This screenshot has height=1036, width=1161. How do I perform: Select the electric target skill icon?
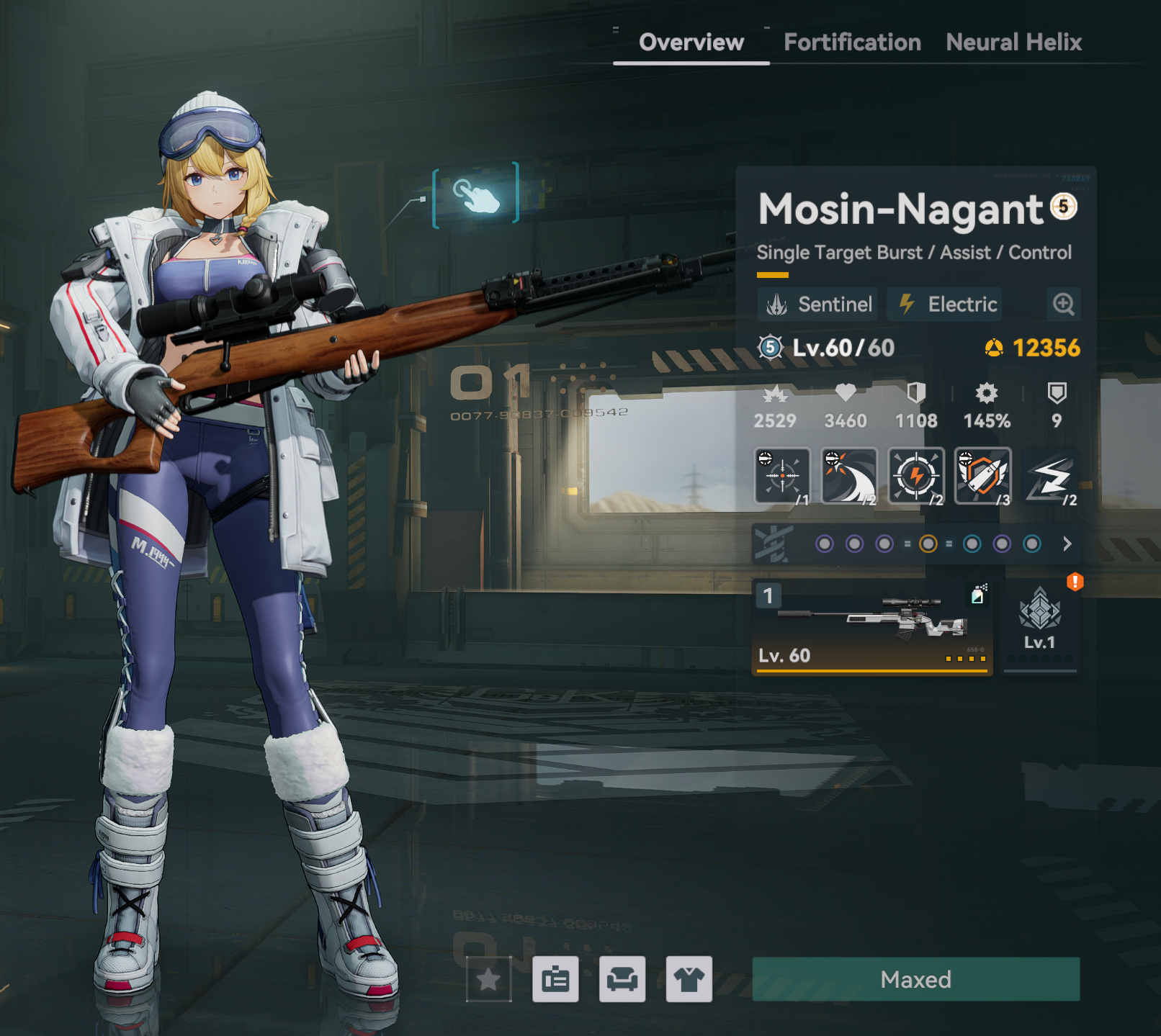coord(916,476)
